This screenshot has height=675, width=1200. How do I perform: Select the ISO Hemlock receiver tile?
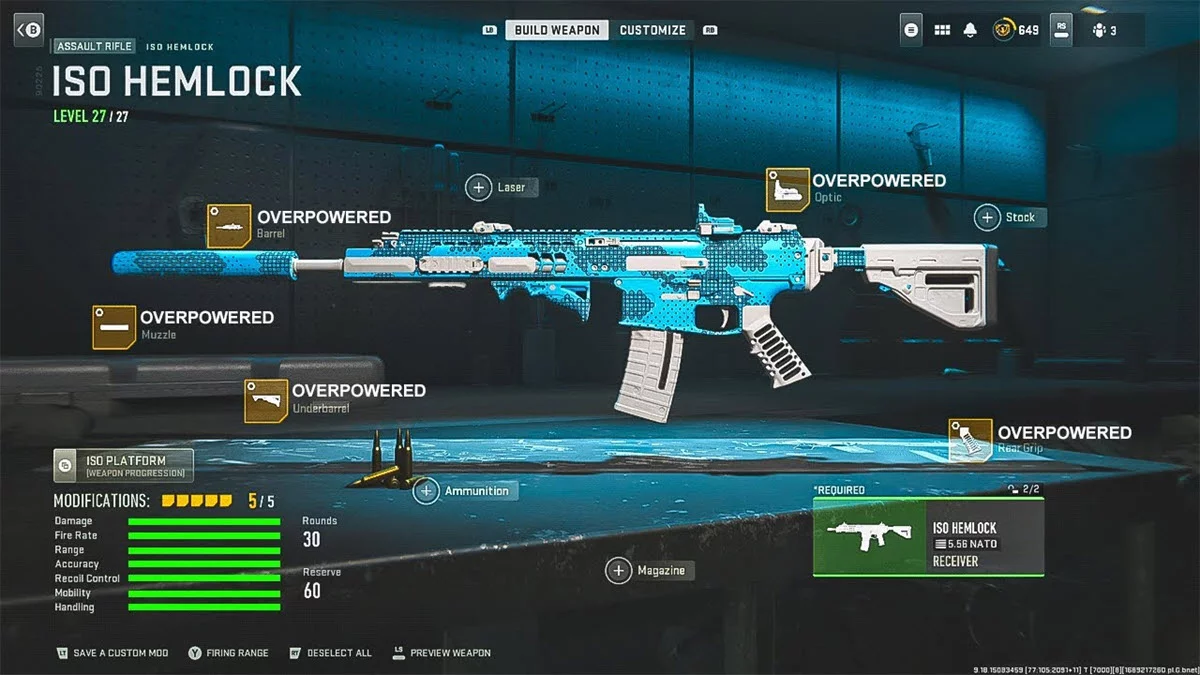(928, 537)
